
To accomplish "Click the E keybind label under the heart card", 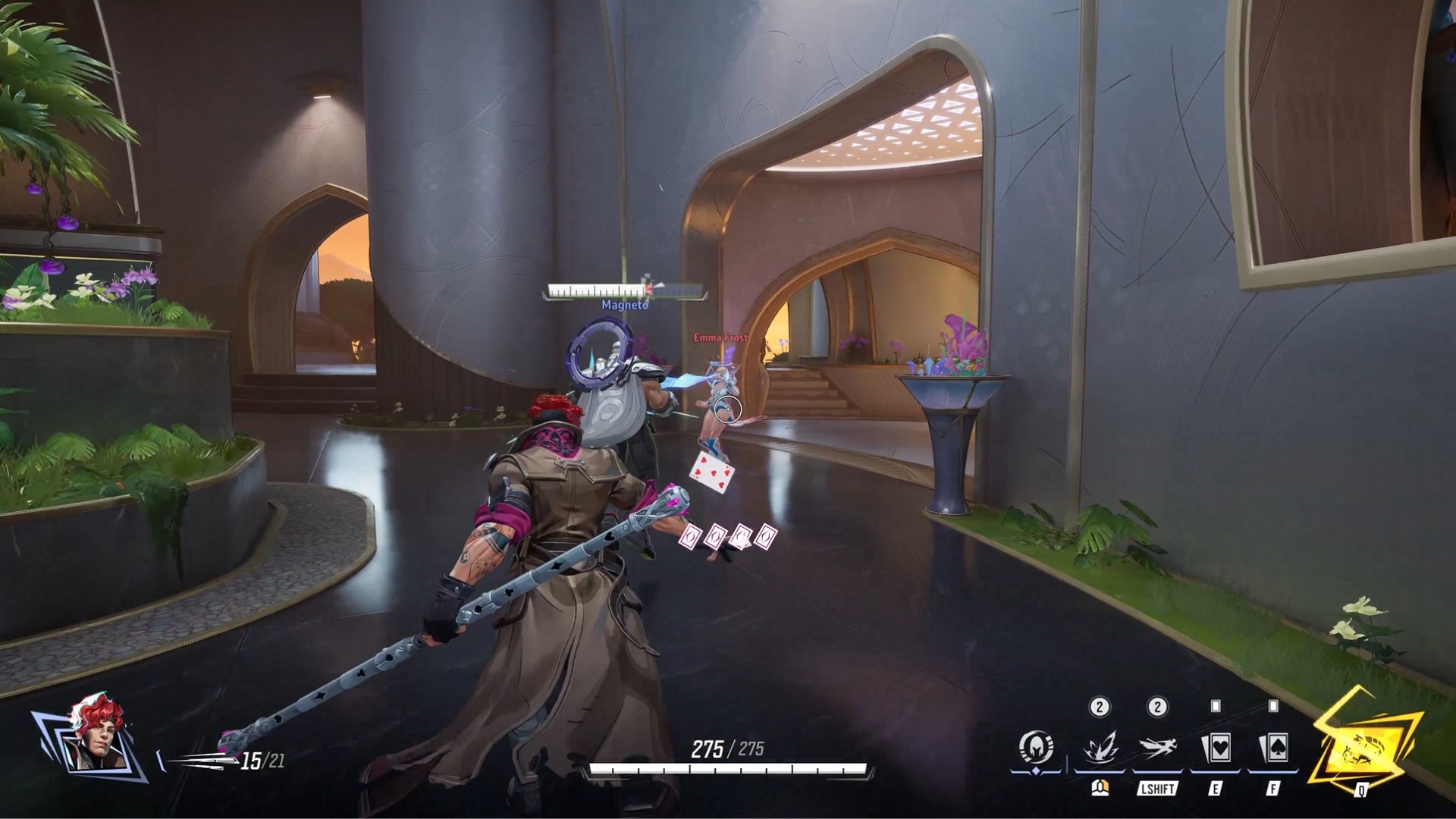I will pos(1217,789).
